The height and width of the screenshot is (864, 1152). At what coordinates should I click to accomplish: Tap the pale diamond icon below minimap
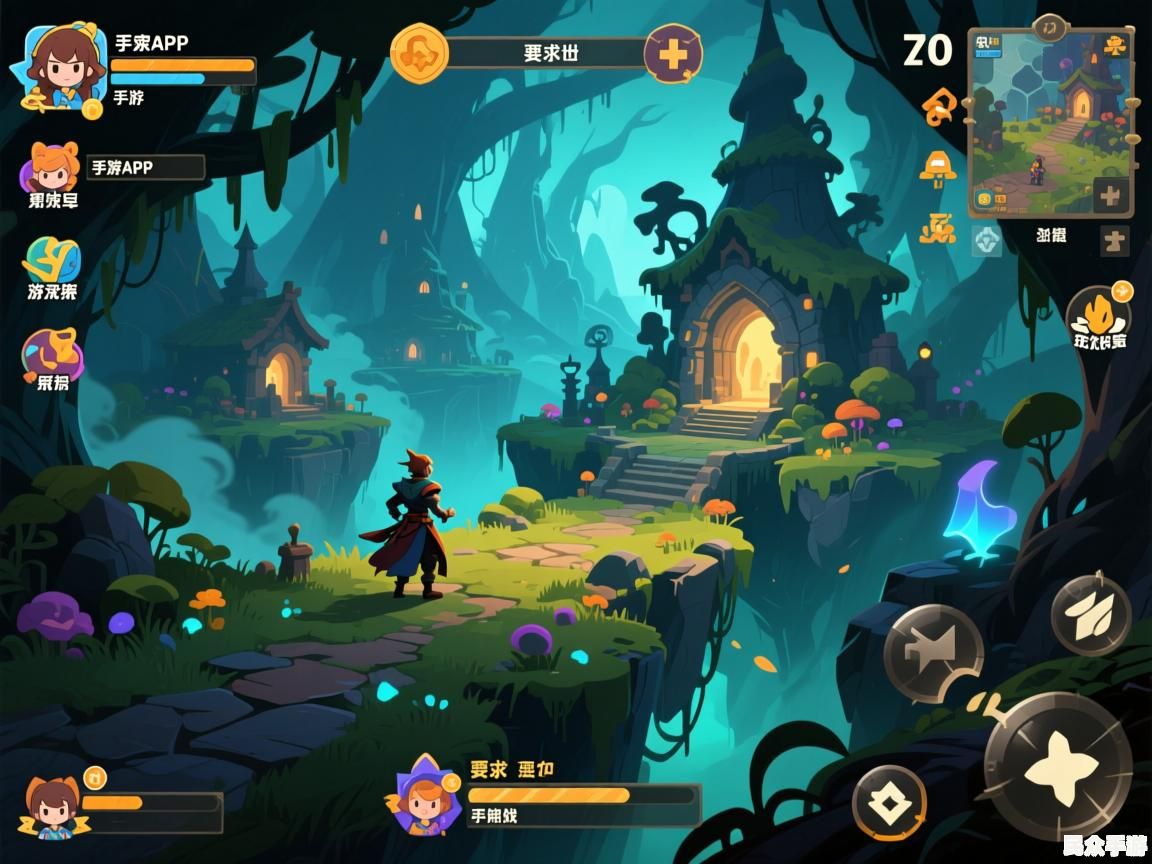(986, 239)
